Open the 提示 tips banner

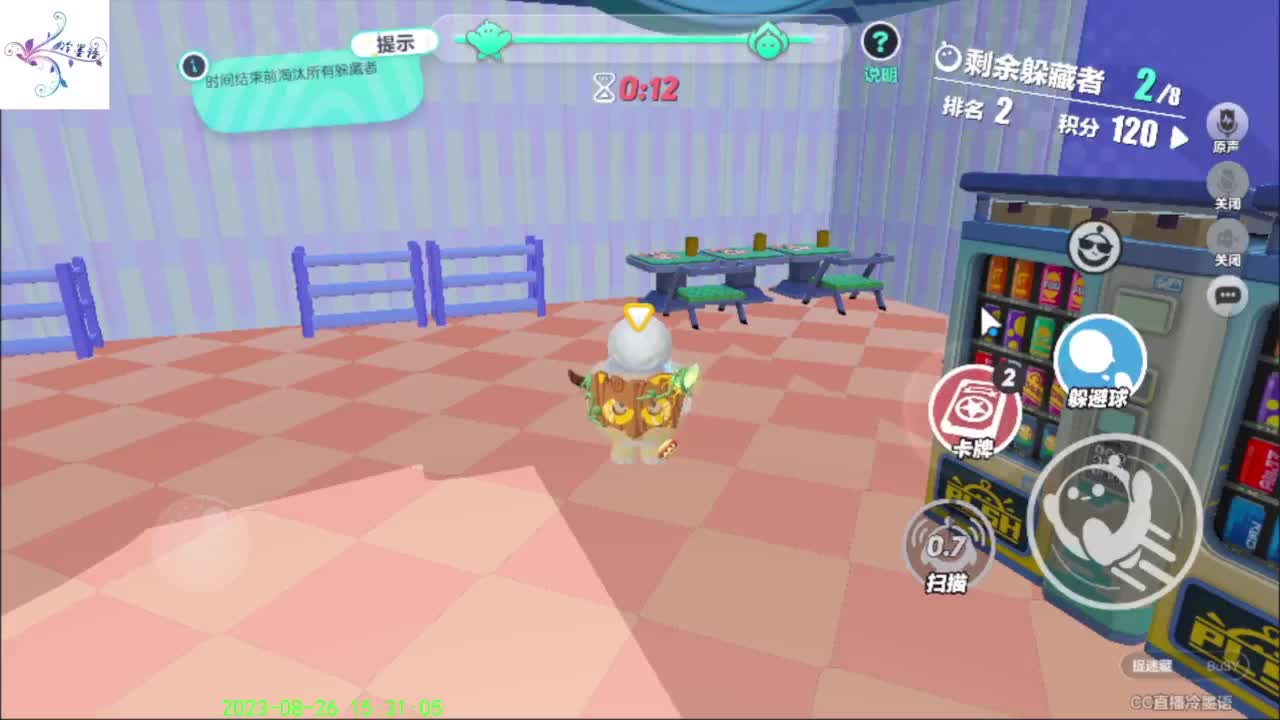[x=394, y=42]
